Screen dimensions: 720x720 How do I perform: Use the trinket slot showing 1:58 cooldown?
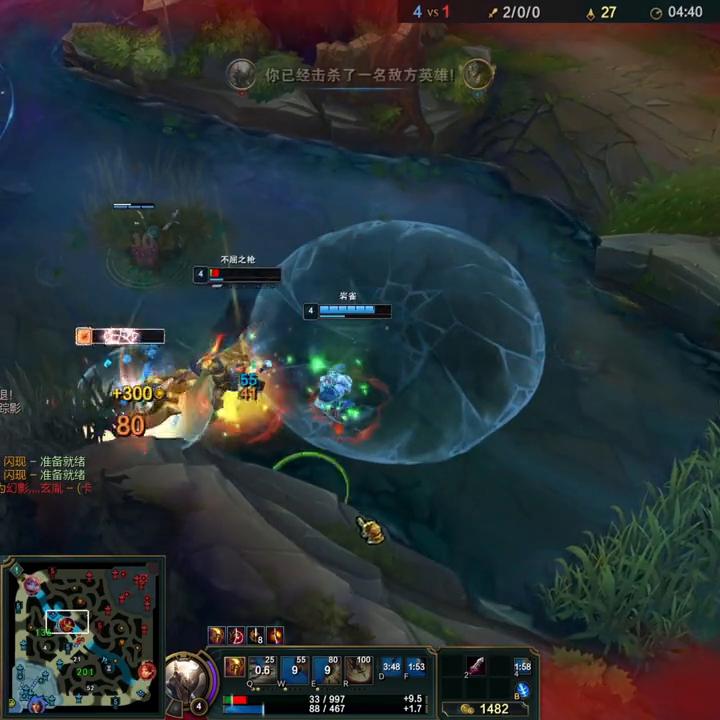click(523, 667)
